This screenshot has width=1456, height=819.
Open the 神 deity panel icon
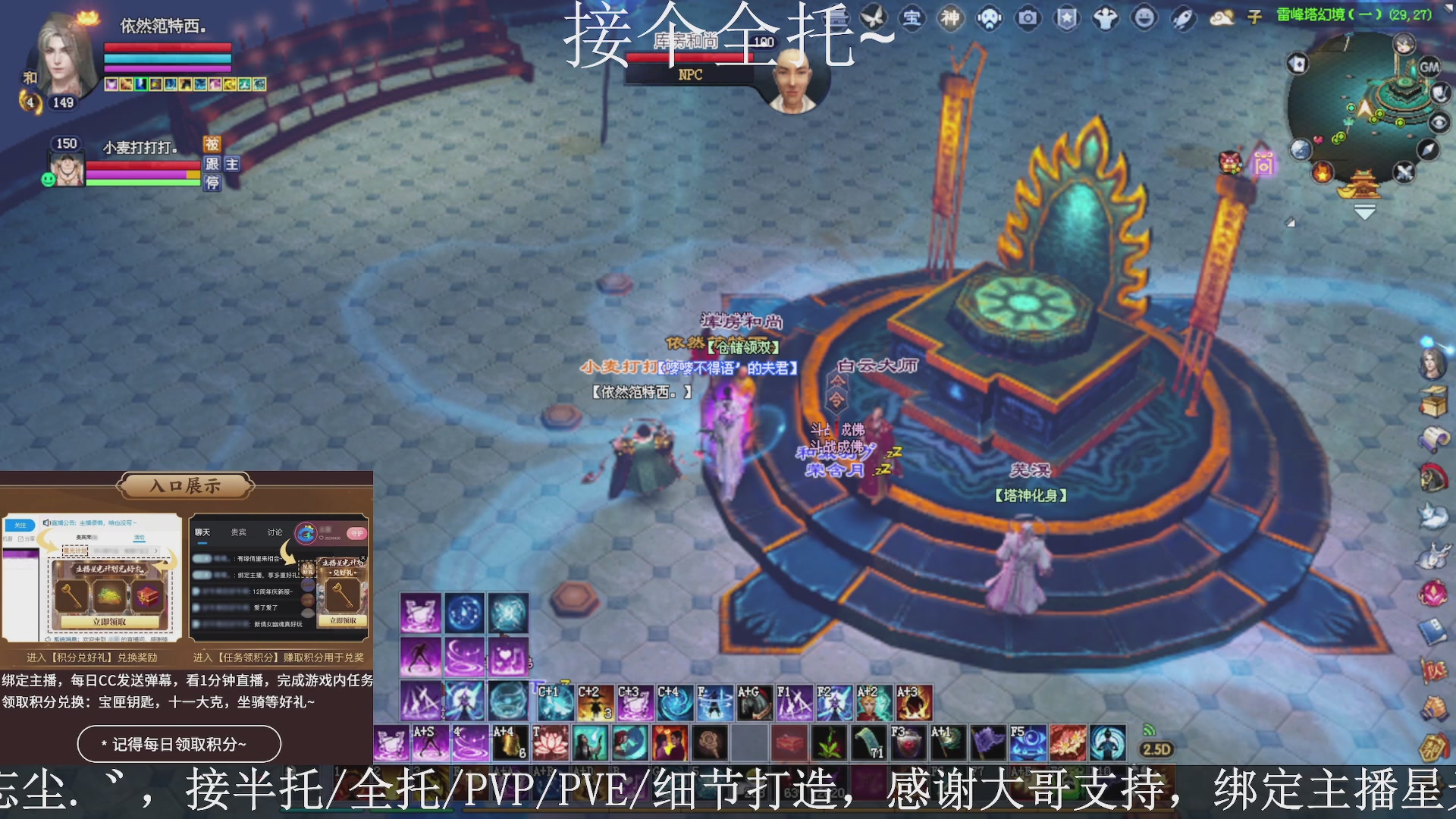[950, 17]
